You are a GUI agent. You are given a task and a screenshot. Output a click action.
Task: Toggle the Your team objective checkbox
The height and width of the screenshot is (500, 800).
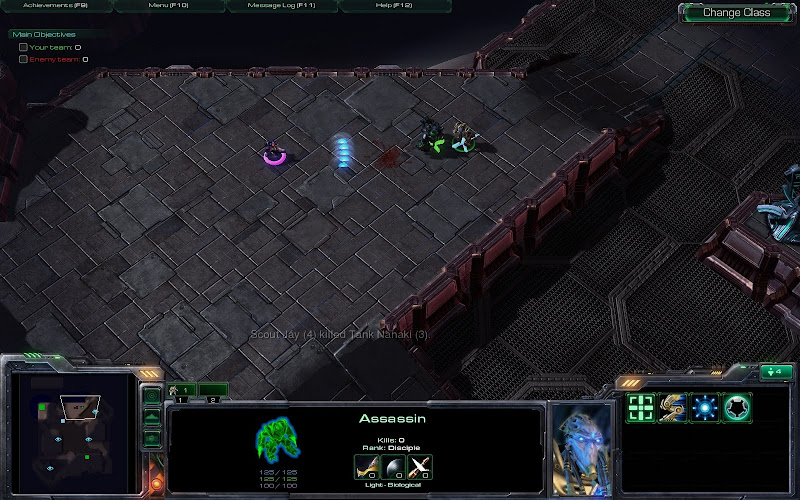point(24,47)
